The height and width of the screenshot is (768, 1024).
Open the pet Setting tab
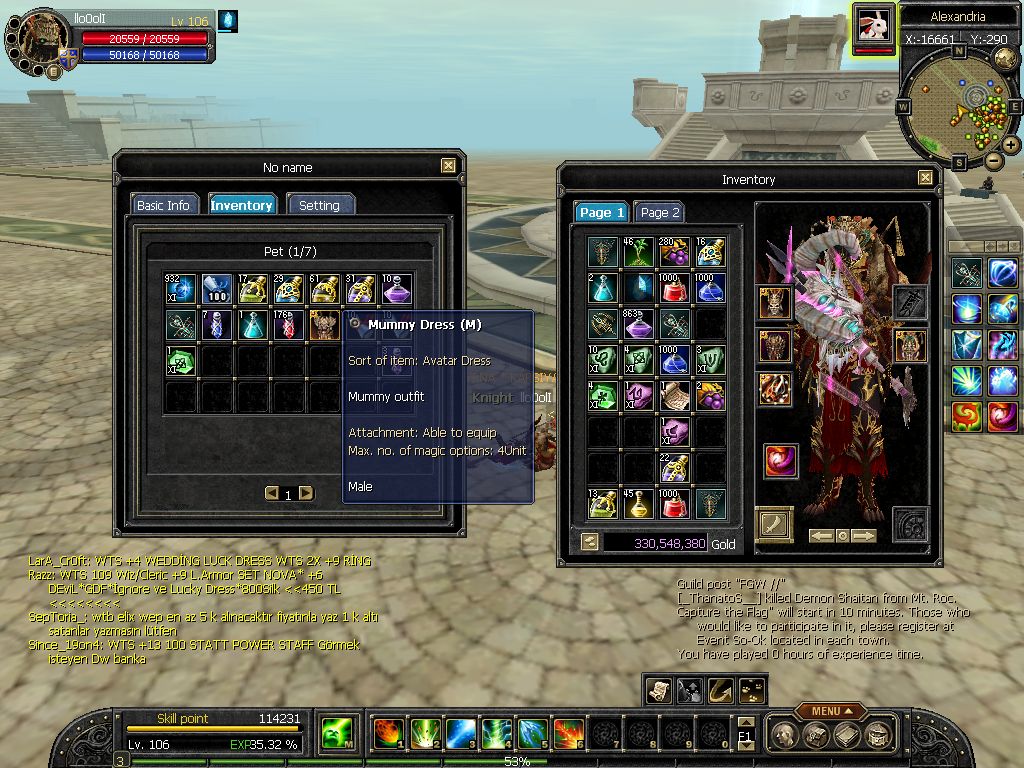pos(320,205)
